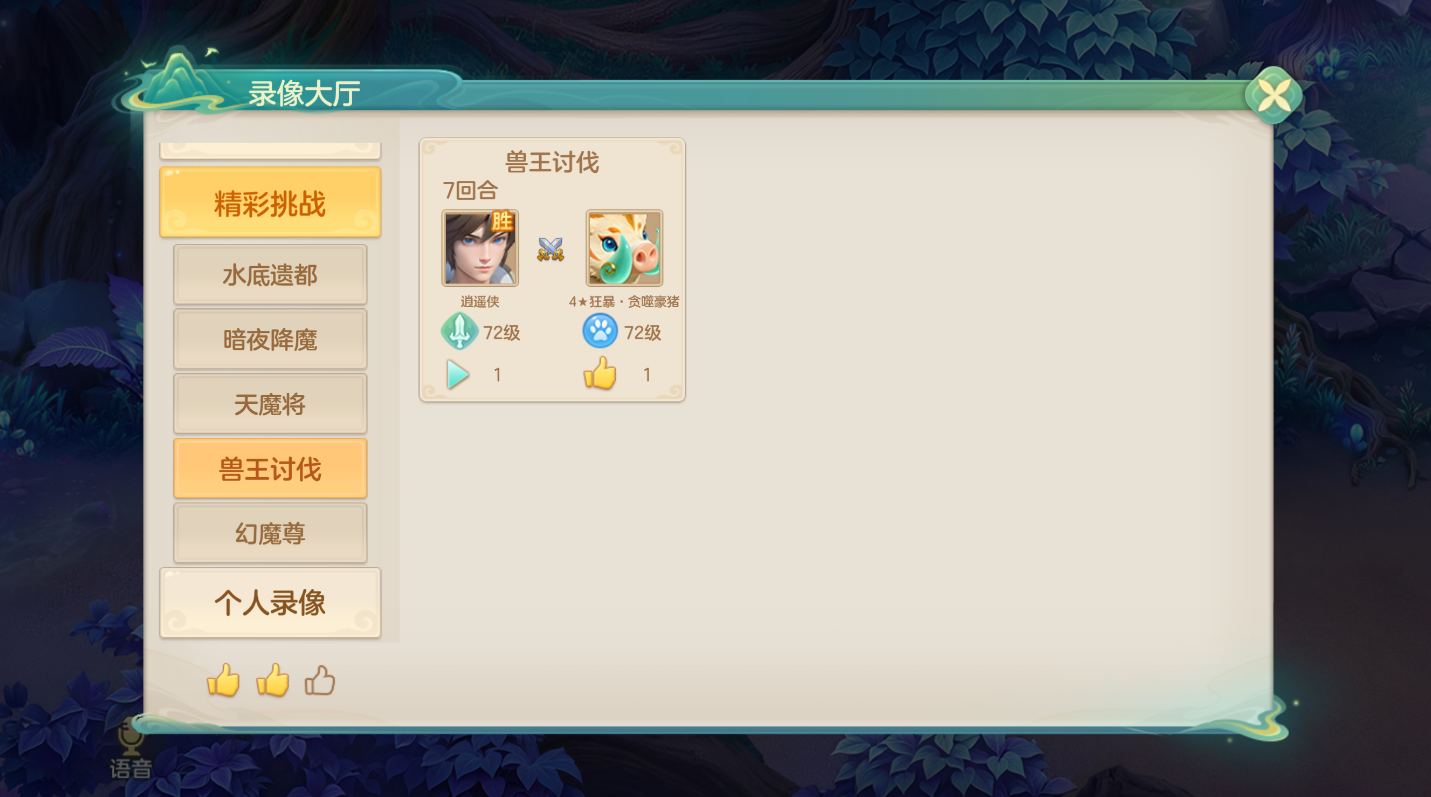
Task: Open the 天魔将 replay list
Action: click(270, 403)
